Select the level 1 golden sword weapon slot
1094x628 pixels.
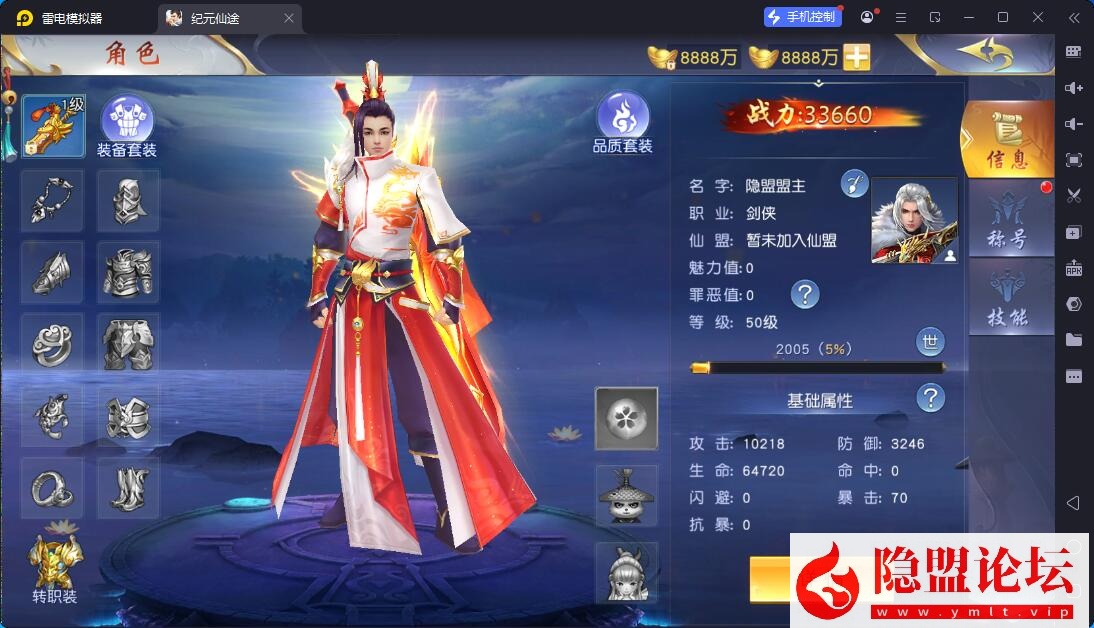tap(53, 126)
